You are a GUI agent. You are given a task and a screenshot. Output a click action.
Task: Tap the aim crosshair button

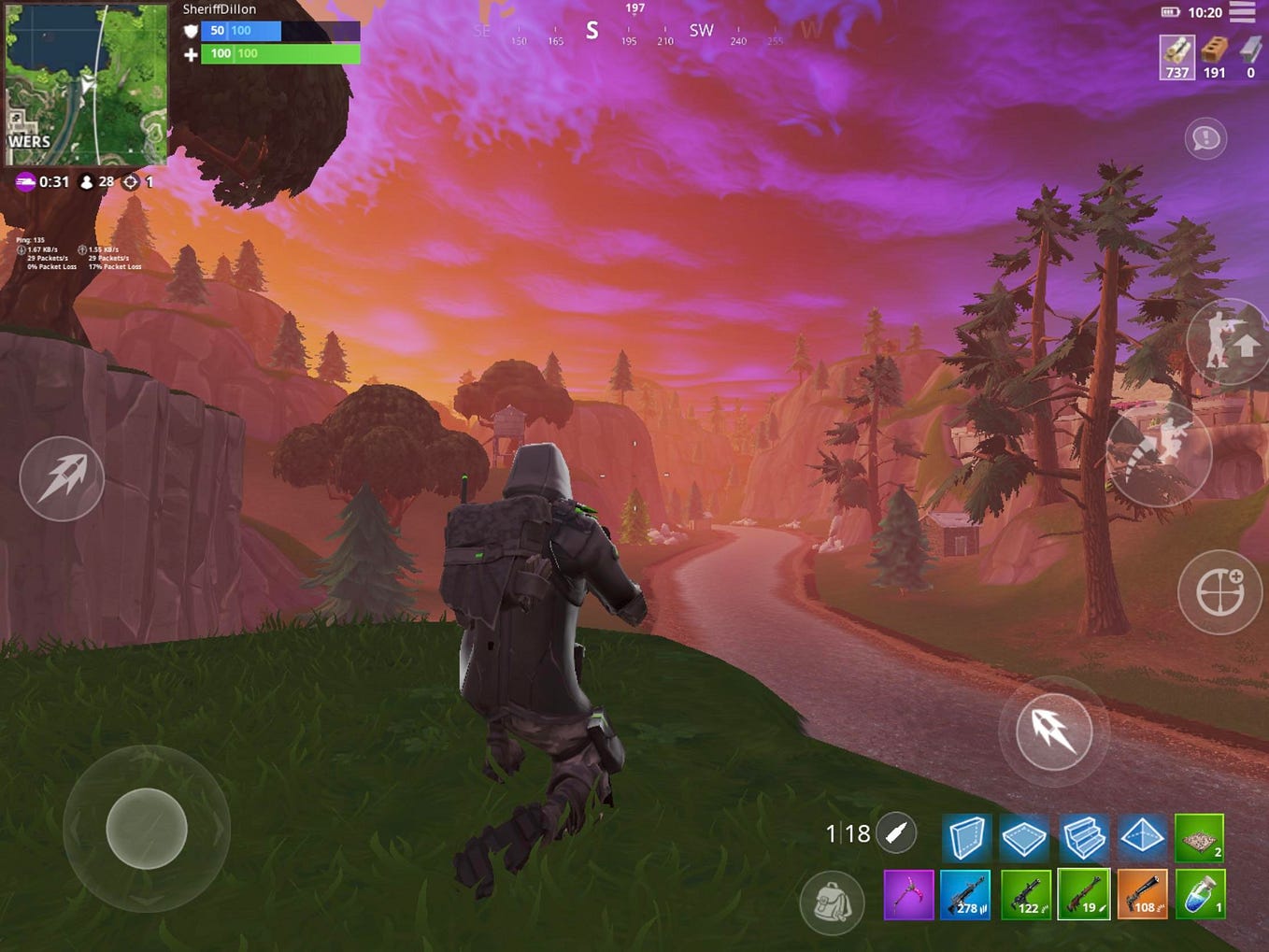coord(1219,591)
